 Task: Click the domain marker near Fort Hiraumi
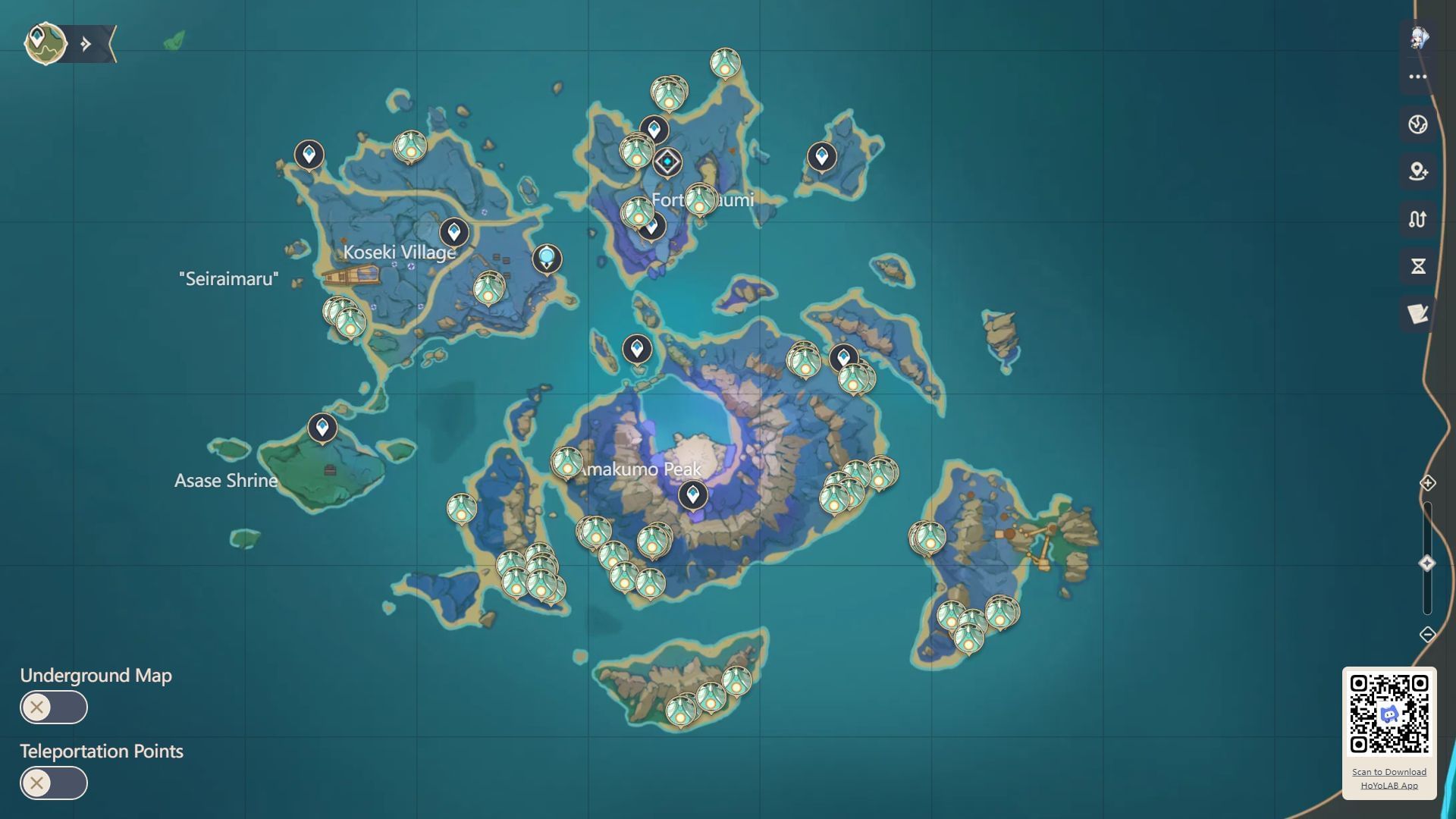pyautogui.click(x=667, y=160)
